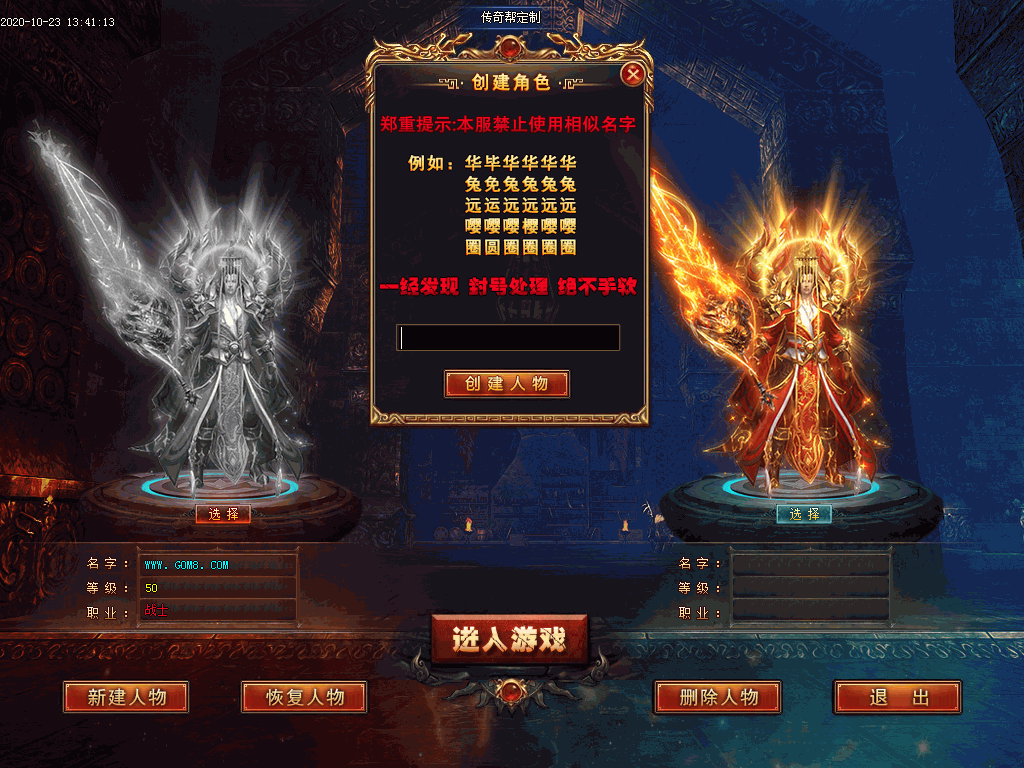Focus the character name input field

point(508,338)
